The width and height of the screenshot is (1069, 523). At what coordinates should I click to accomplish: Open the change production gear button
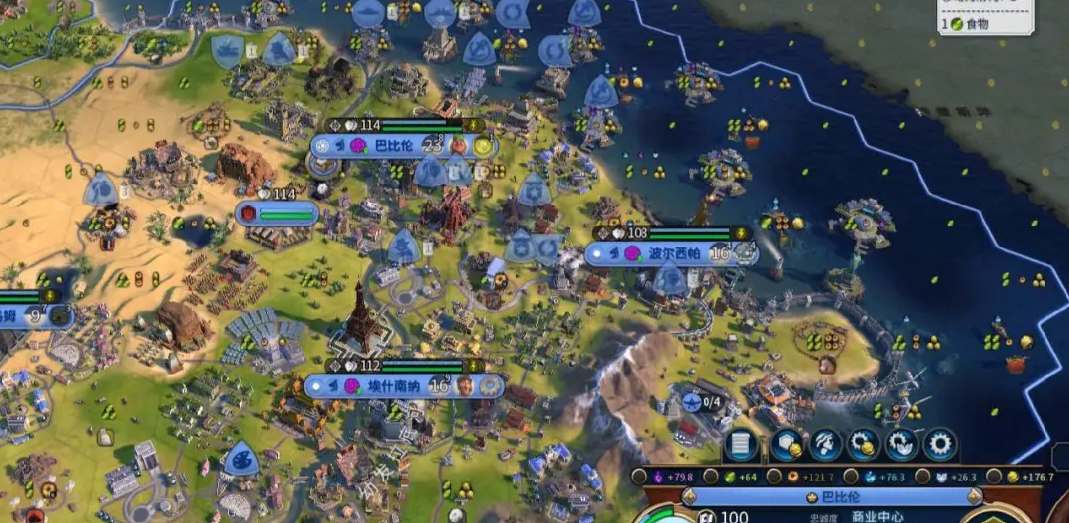click(940, 444)
